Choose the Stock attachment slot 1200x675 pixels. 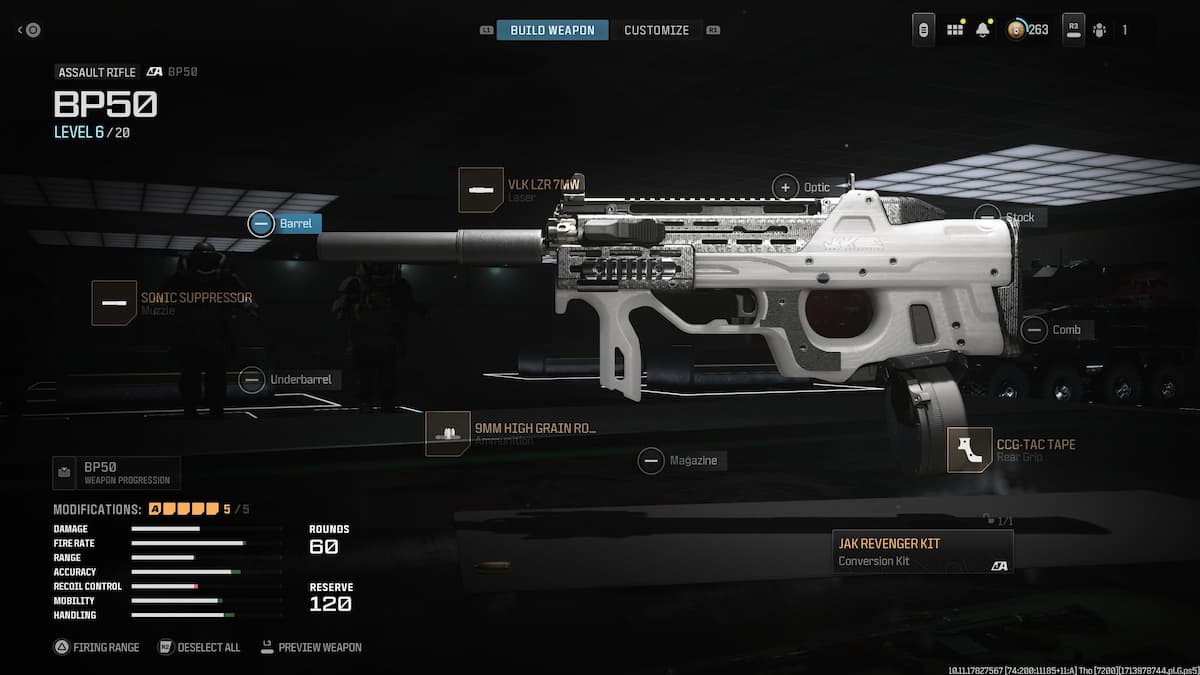pyautogui.click(x=1008, y=217)
